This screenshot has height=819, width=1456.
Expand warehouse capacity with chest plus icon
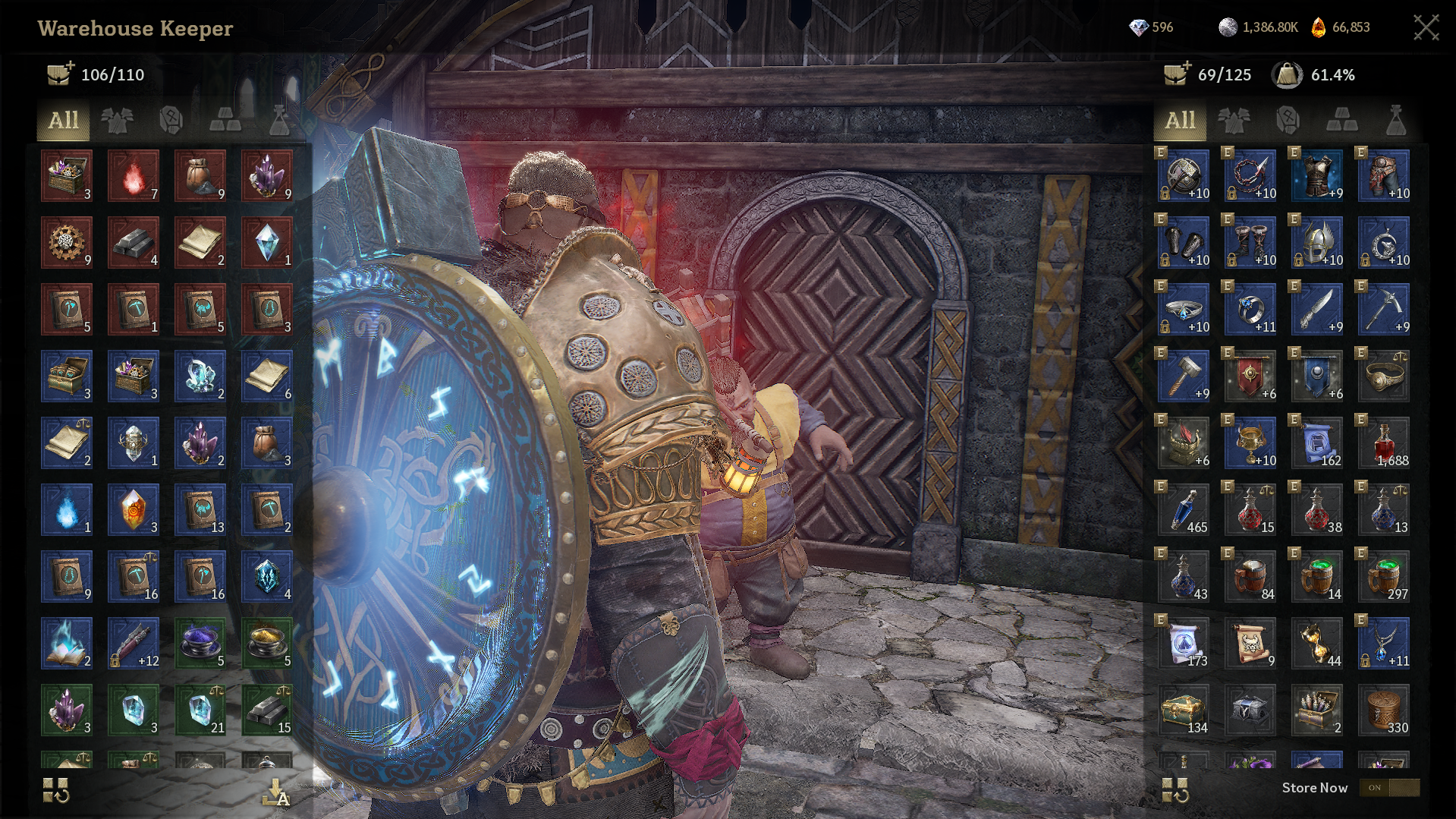(60, 74)
